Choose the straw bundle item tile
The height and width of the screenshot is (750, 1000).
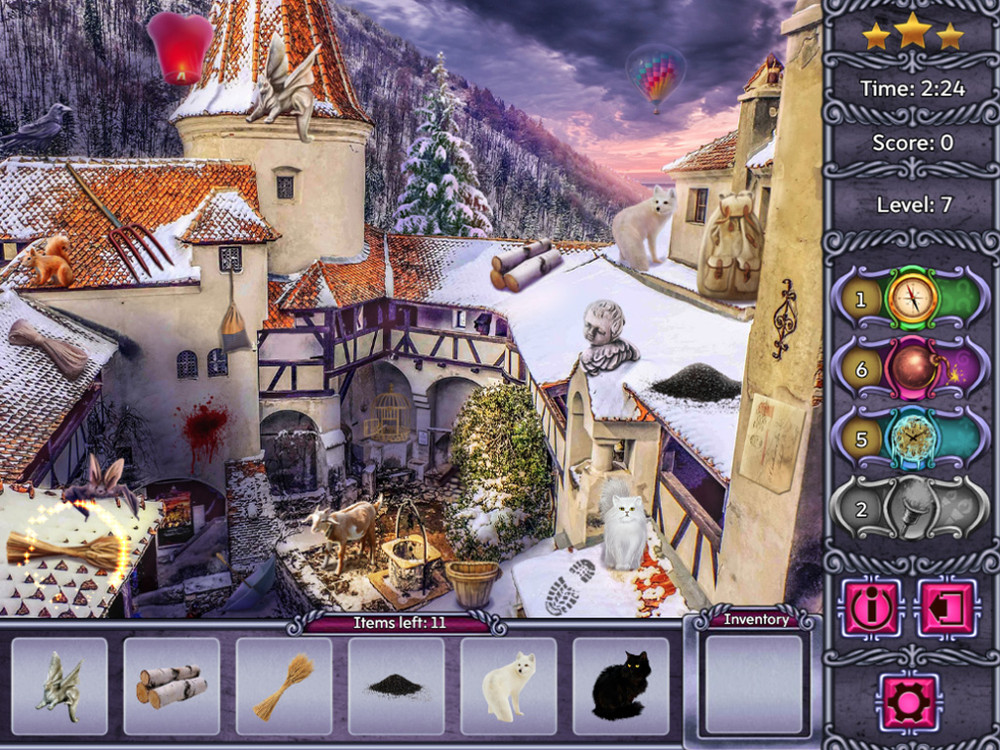click(283, 686)
